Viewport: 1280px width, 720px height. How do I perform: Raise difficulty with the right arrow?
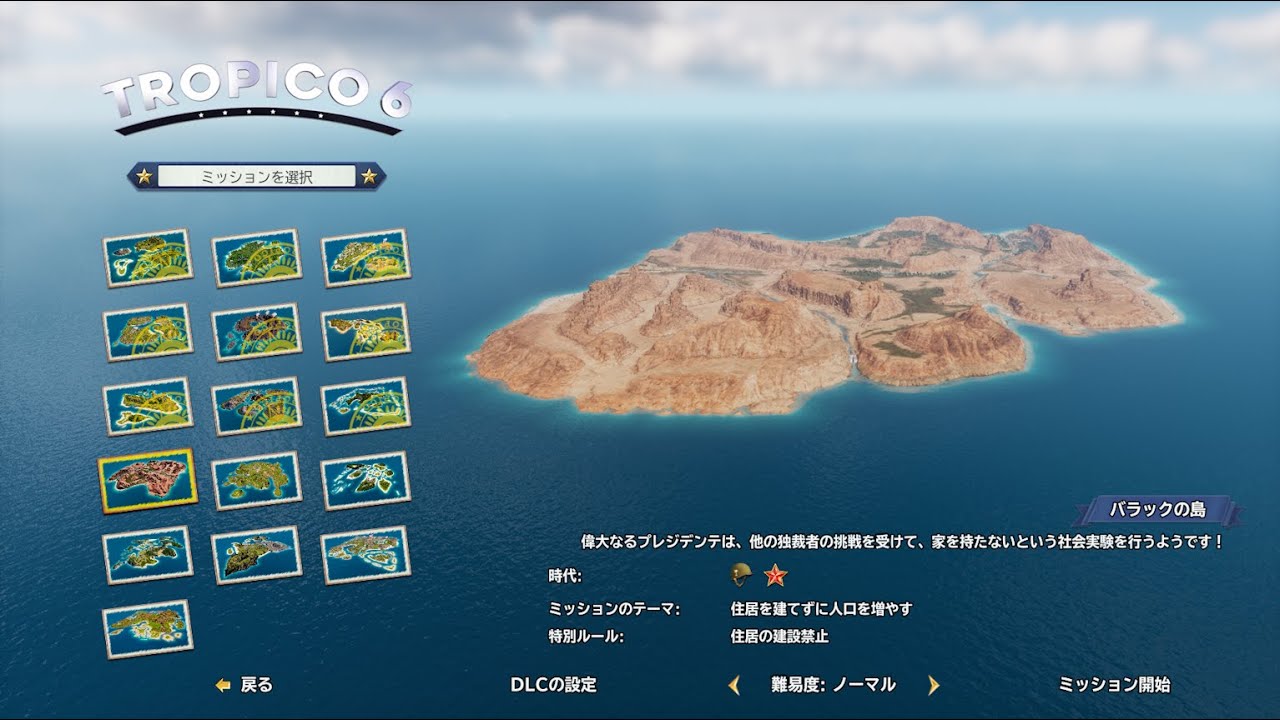tap(934, 685)
